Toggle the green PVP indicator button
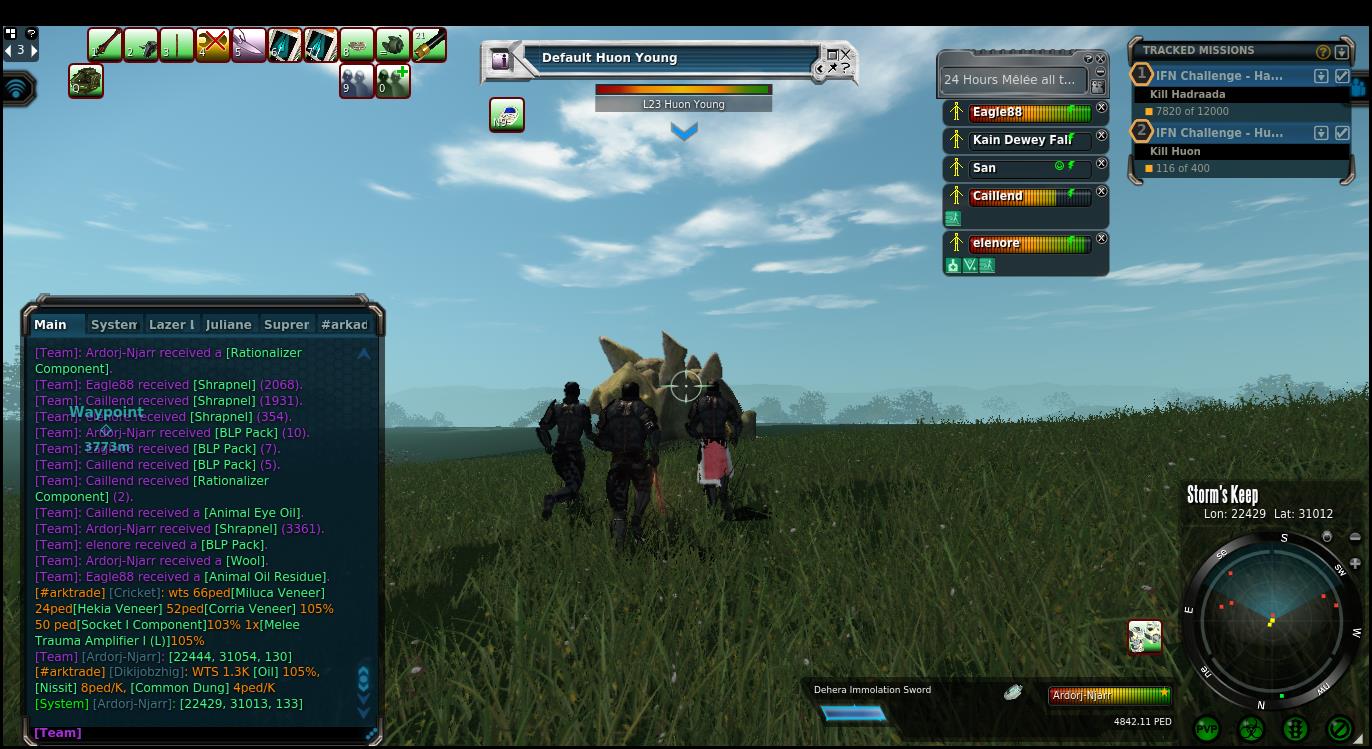Screen dimensions: 1372x749 (x=1207, y=729)
